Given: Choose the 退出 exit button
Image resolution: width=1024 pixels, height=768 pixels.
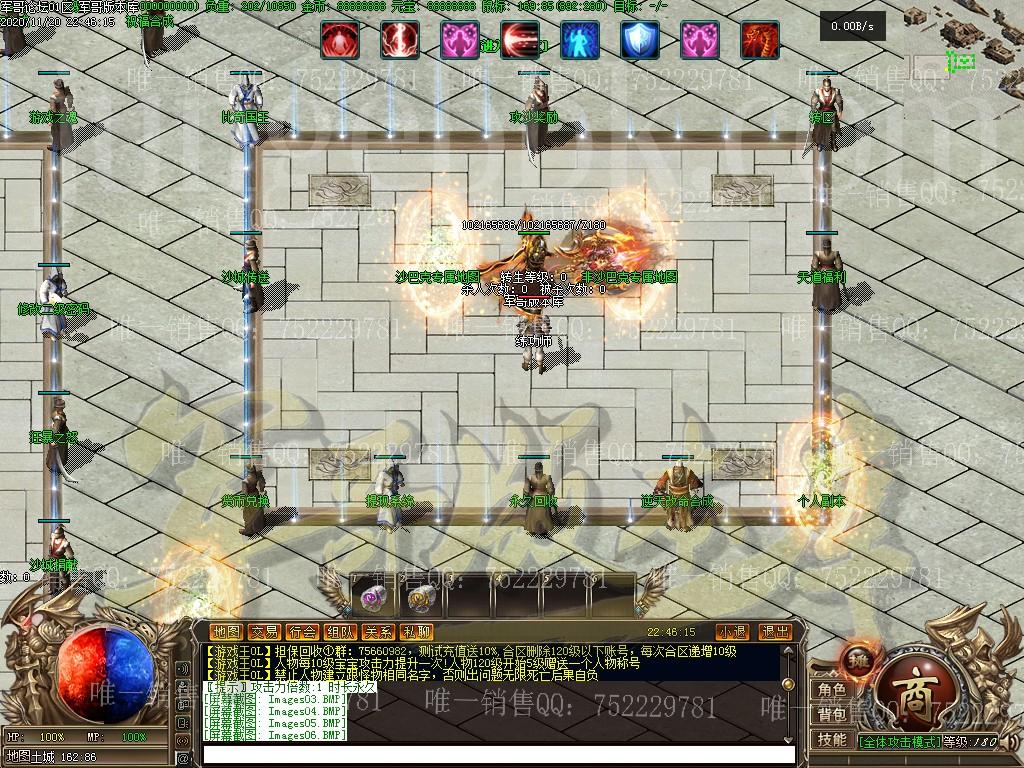Looking at the screenshot, I should tap(775, 632).
